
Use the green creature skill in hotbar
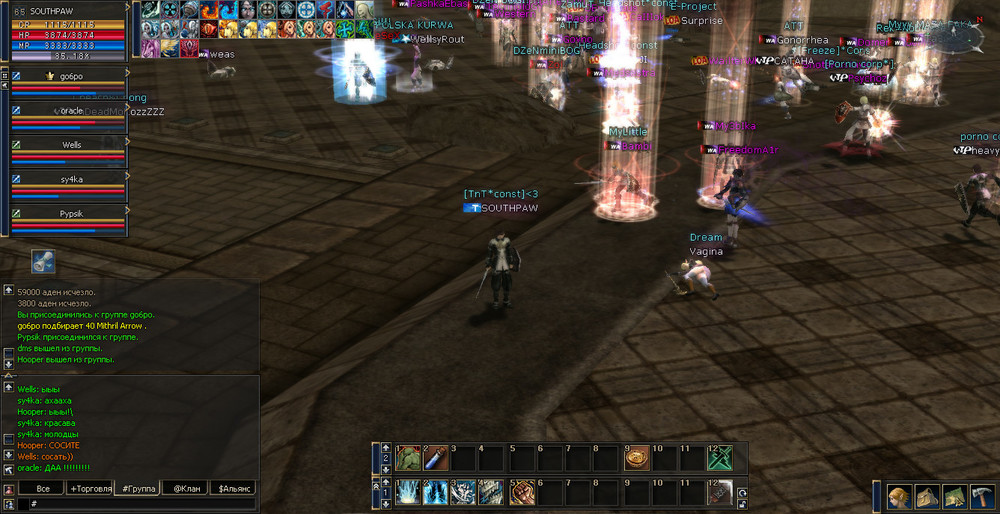pyautogui.click(x=408, y=458)
